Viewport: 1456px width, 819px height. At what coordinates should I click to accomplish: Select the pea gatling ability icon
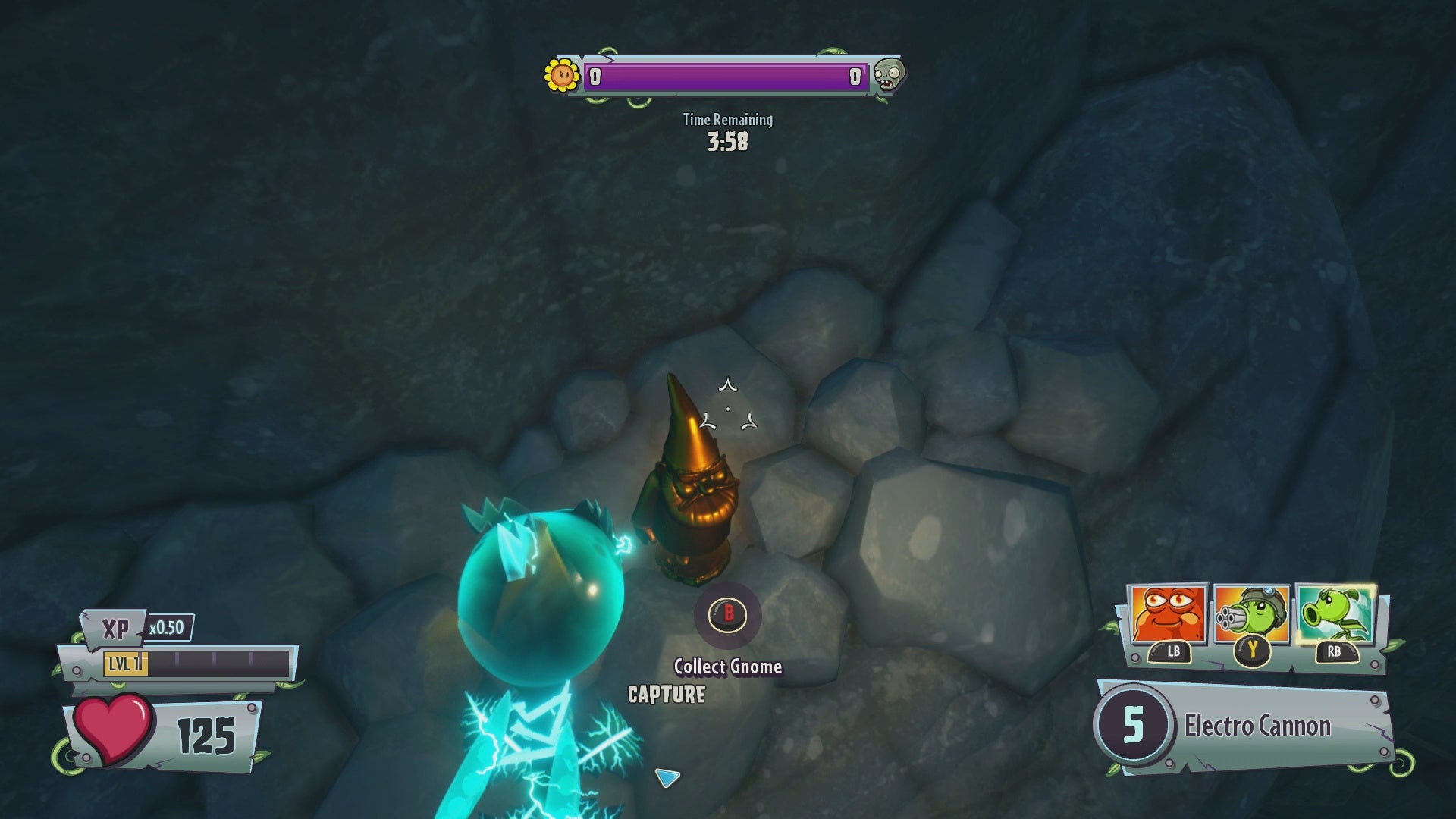coord(1251,614)
